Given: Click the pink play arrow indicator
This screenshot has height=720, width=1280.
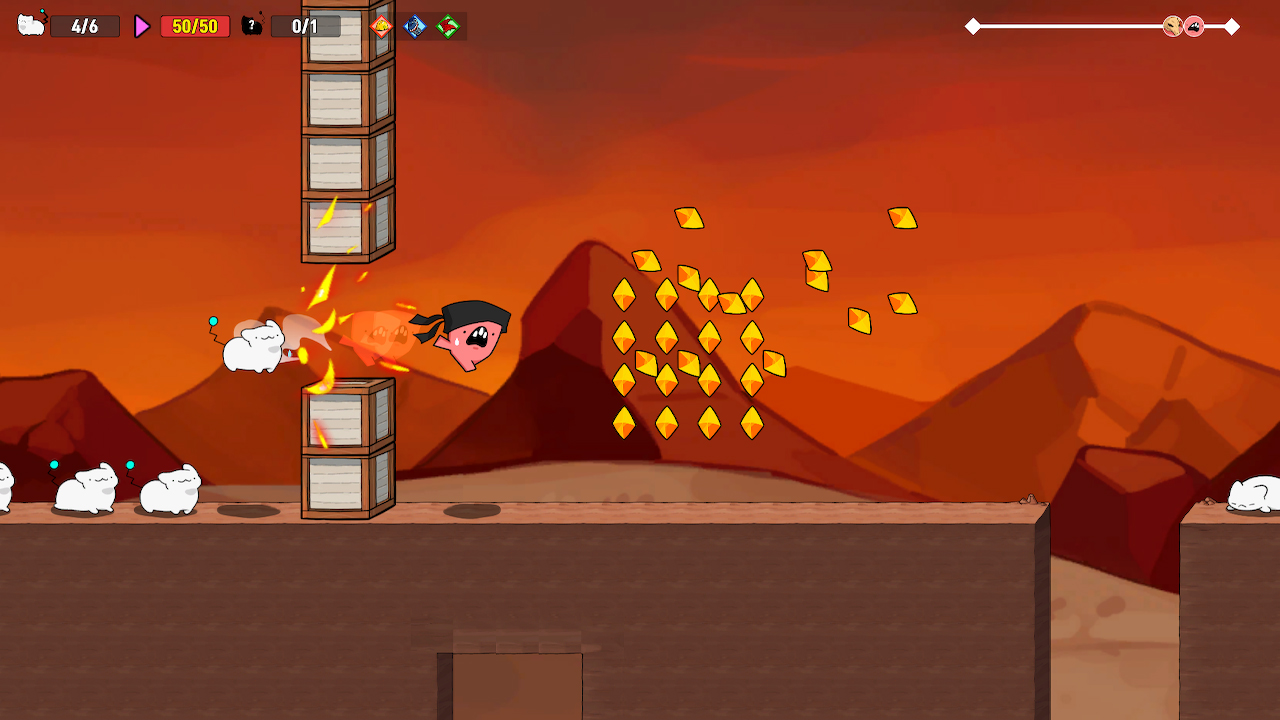Looking at the screenshot, I should [x=140, y=26].
